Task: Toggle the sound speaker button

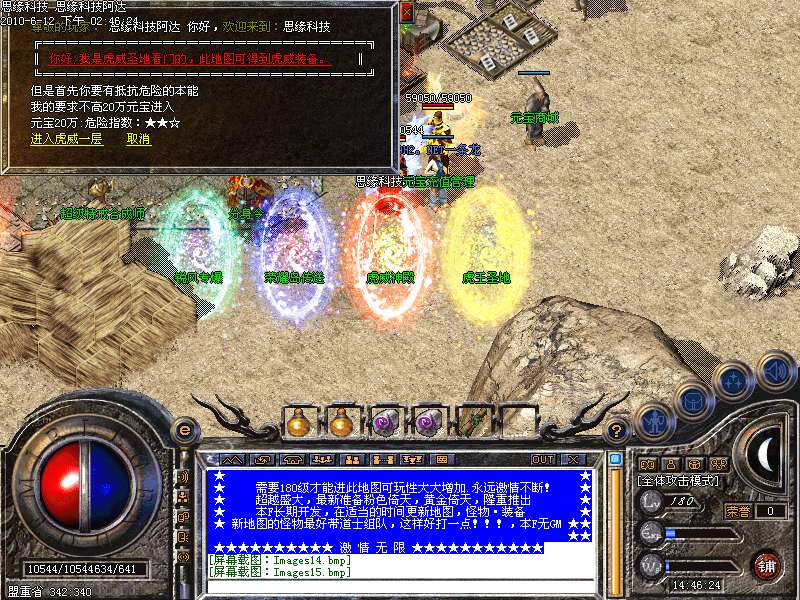Action: click(774, 371)
